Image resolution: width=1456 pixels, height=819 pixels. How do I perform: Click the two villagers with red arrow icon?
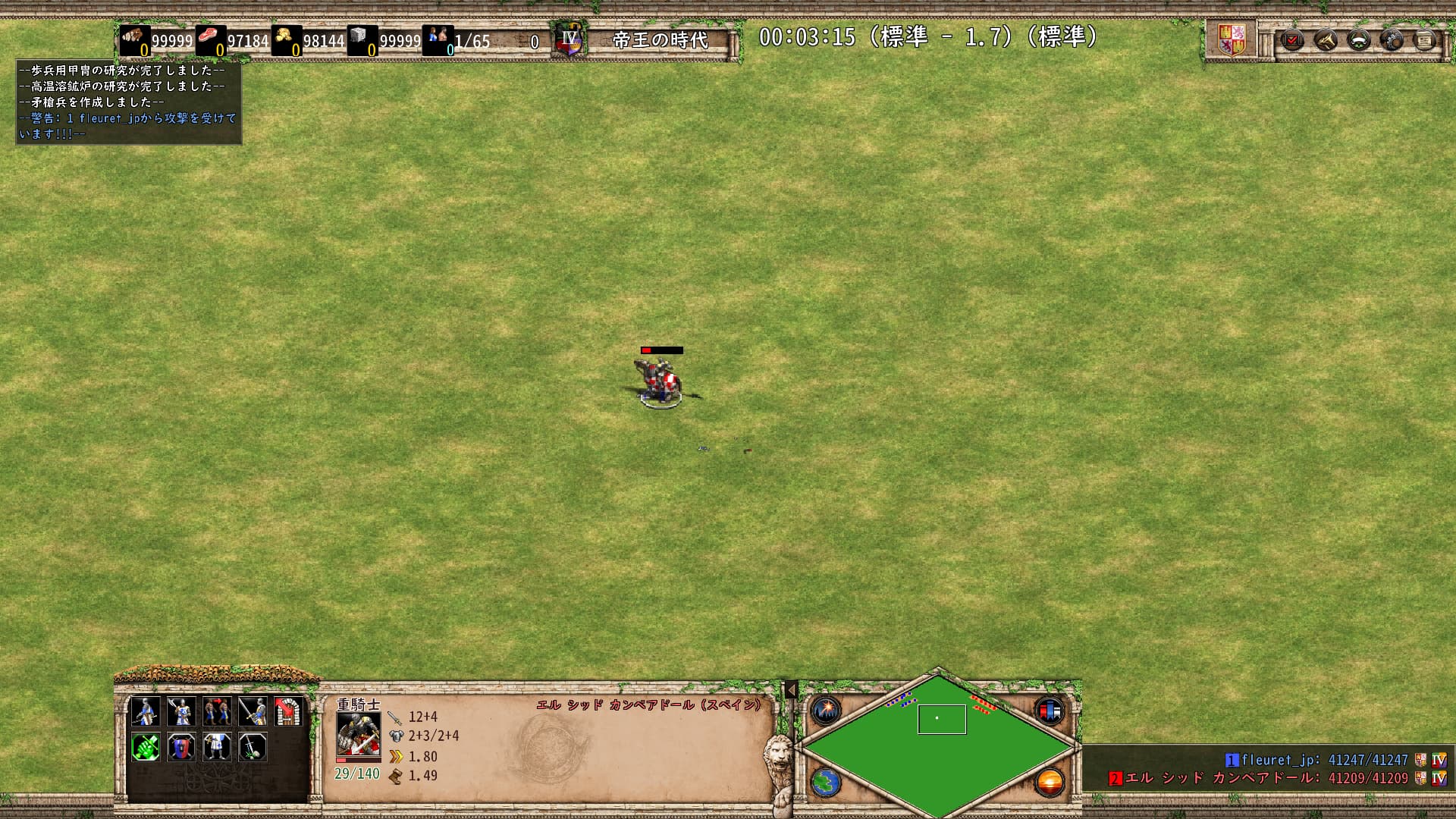point(217,711)
